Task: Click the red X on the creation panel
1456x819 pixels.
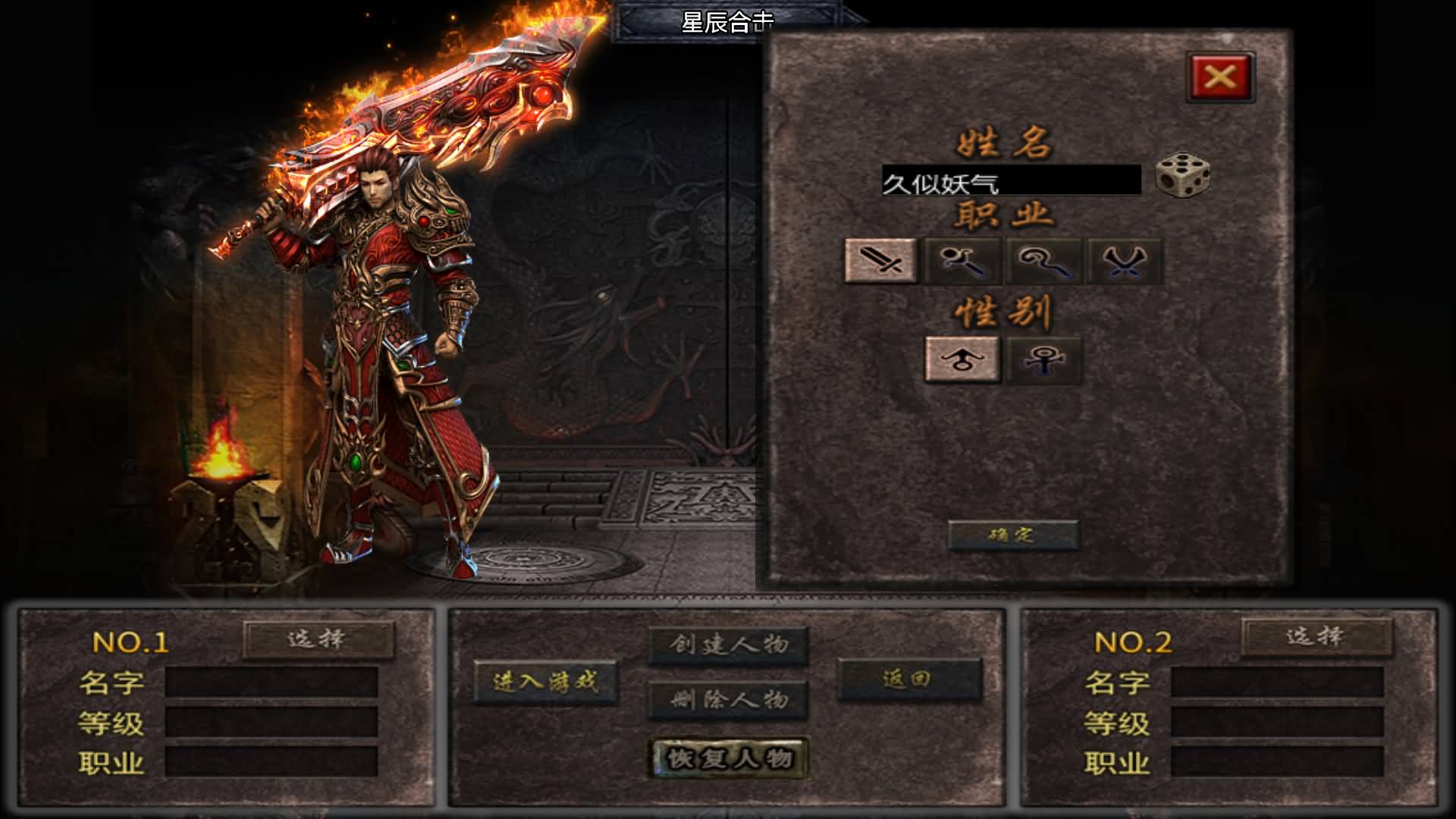Action: [x=1219, y=75]
